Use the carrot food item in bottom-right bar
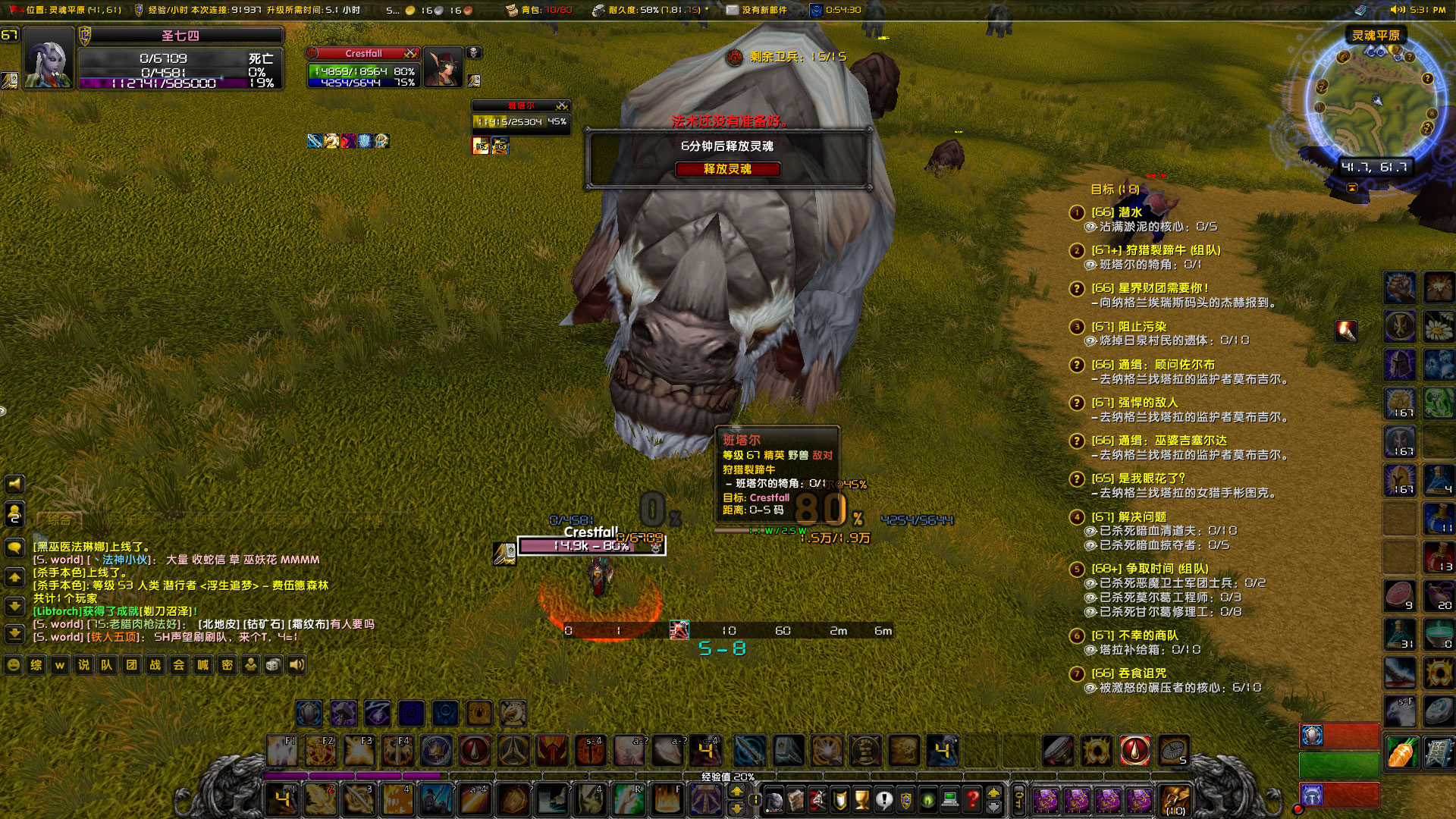 click(x=1401, y=753)
